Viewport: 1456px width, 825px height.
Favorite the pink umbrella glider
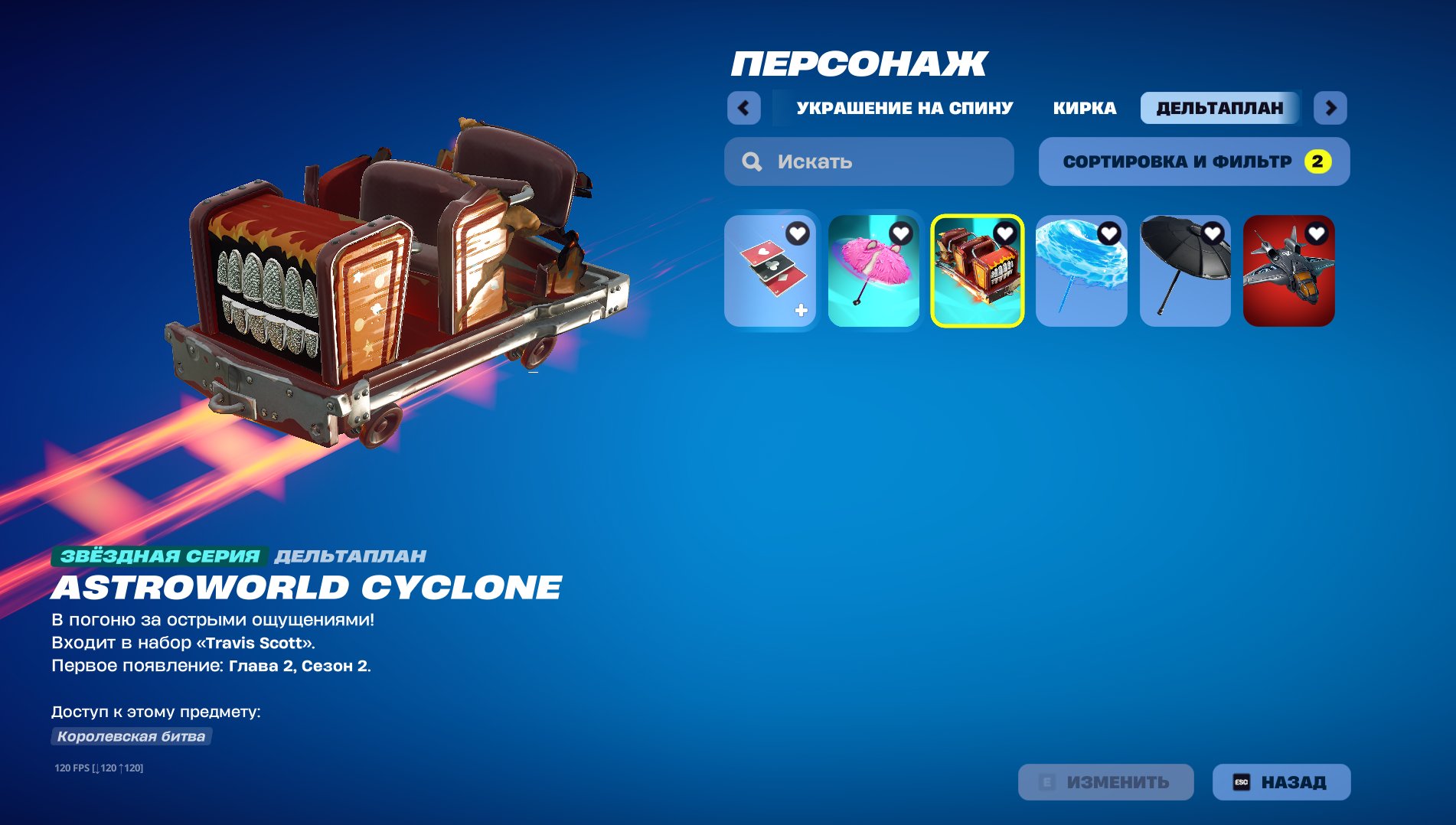[x=900, y=233]
